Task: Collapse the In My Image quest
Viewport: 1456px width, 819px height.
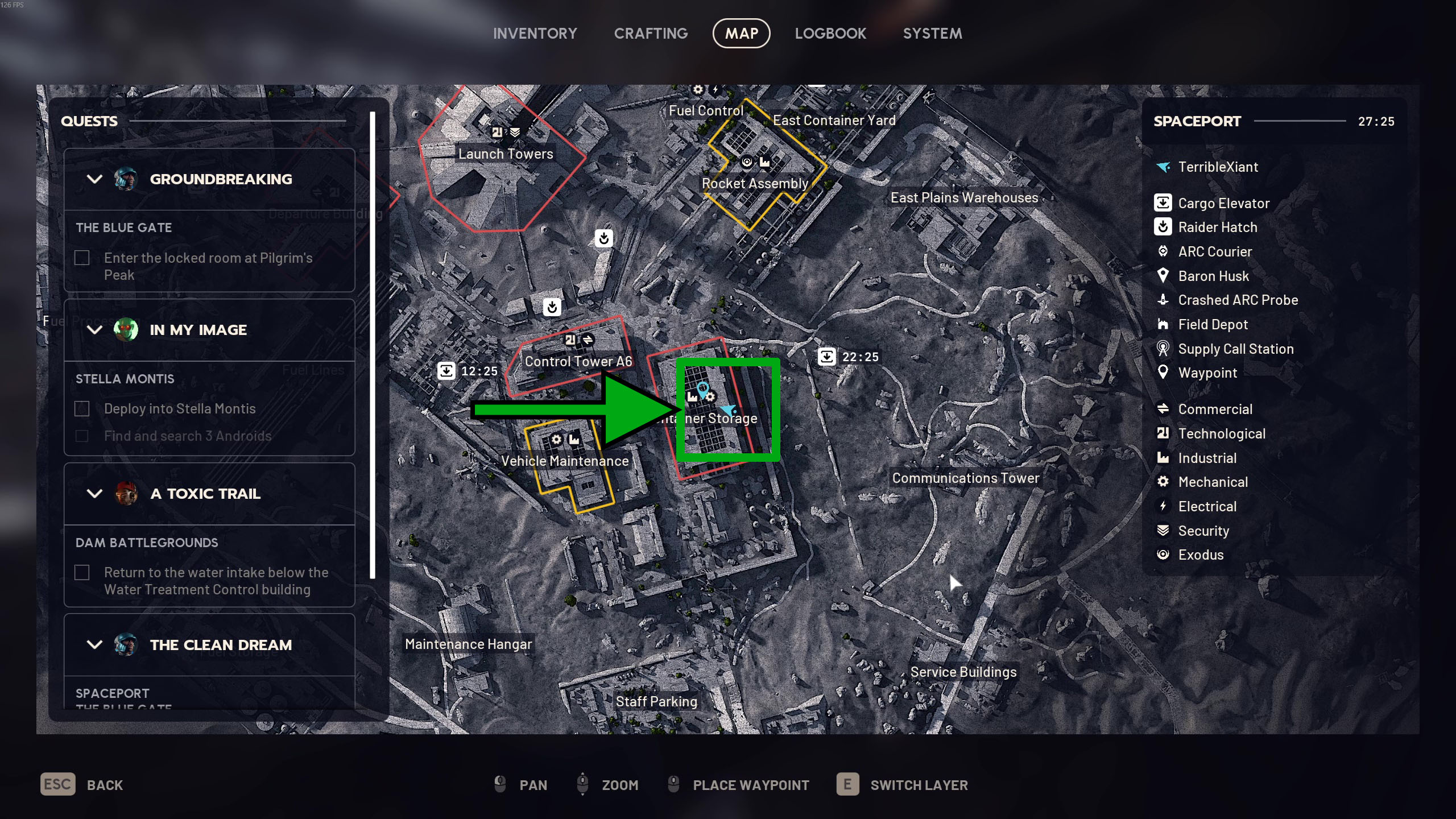Action: coord(95,330)
